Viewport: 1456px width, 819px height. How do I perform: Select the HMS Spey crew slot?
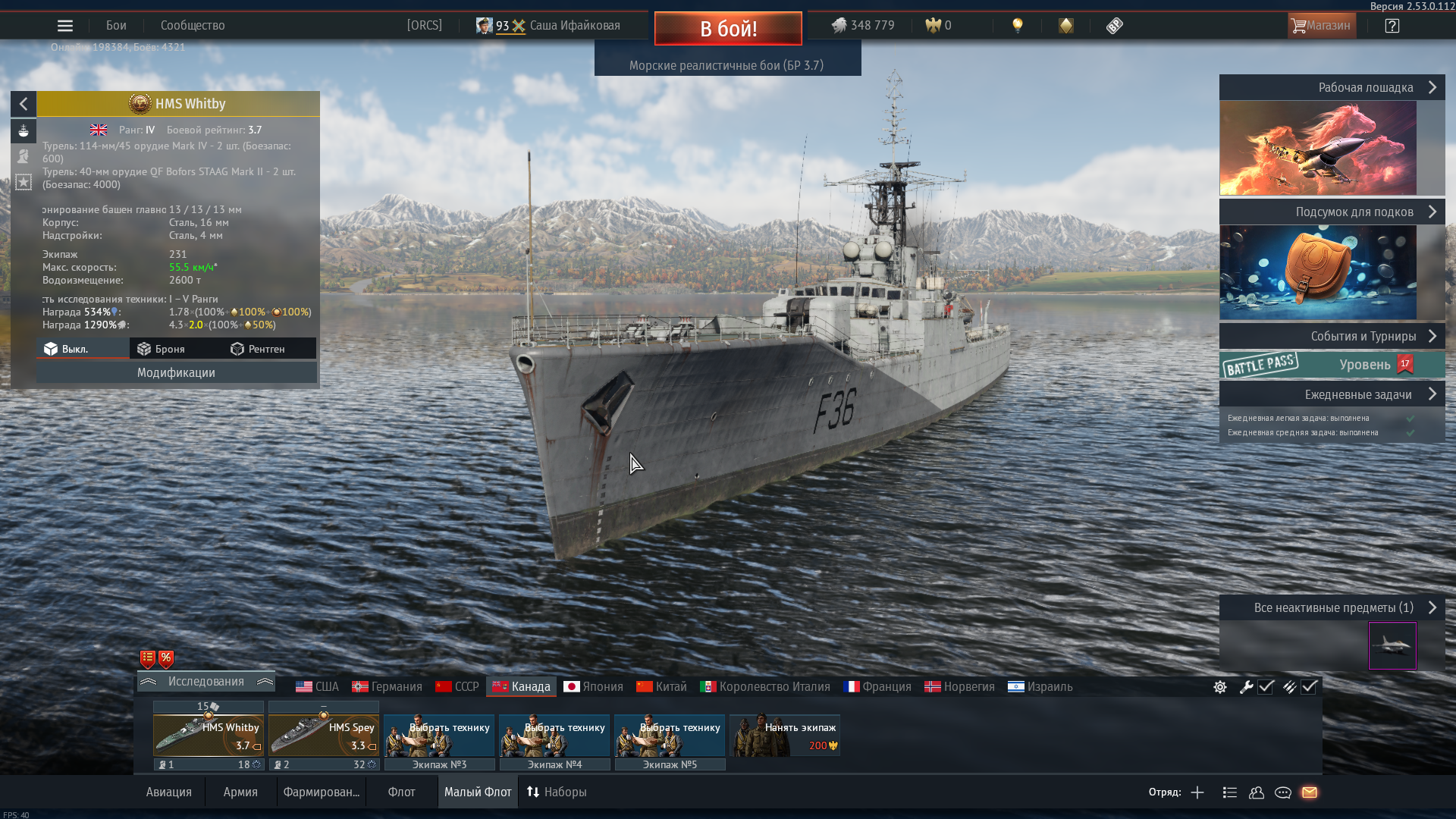click(x=324, y=735)
